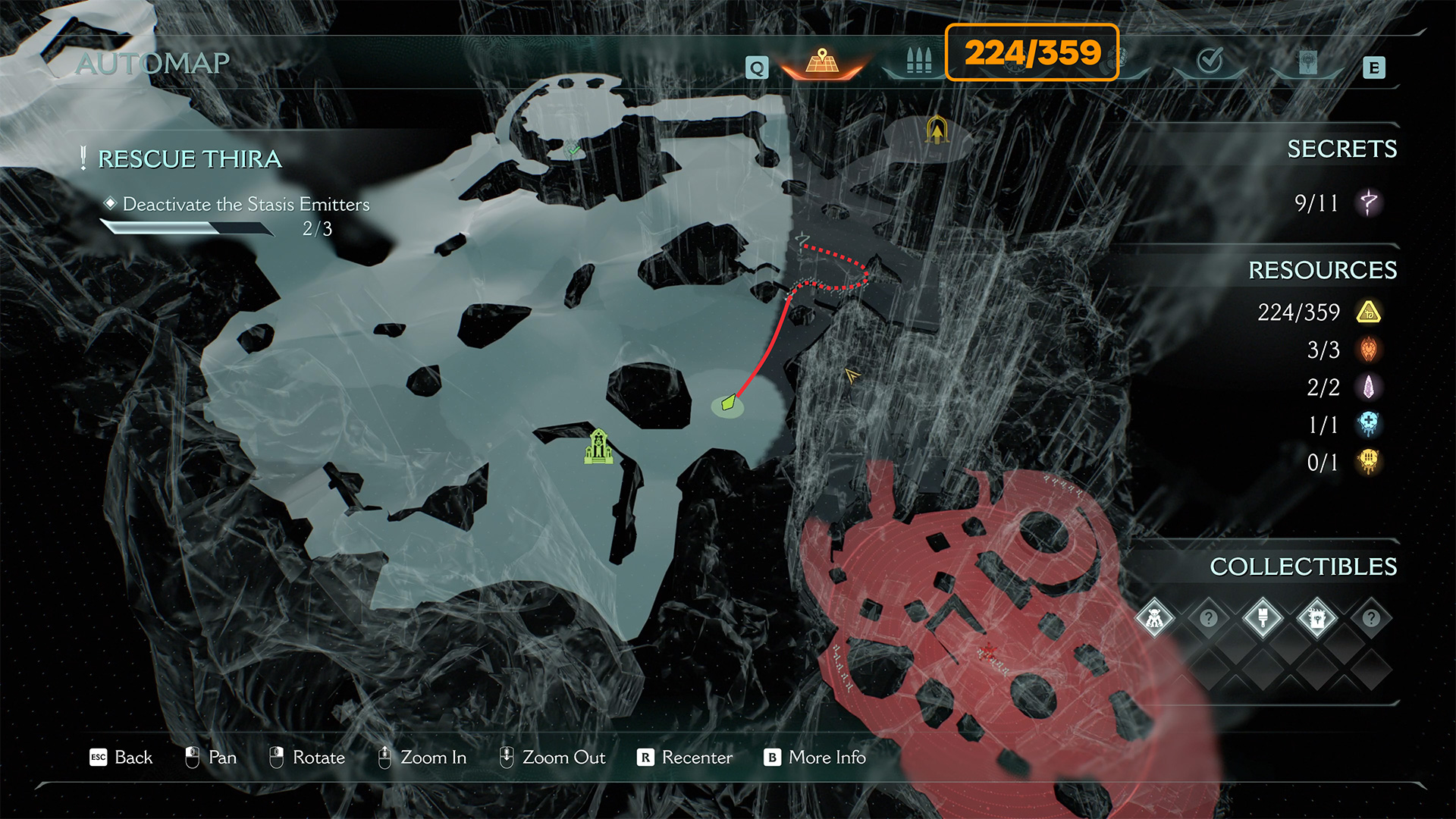Click the green checkmark map marker
Screen dimensions: 1456x819
(574, 149)
